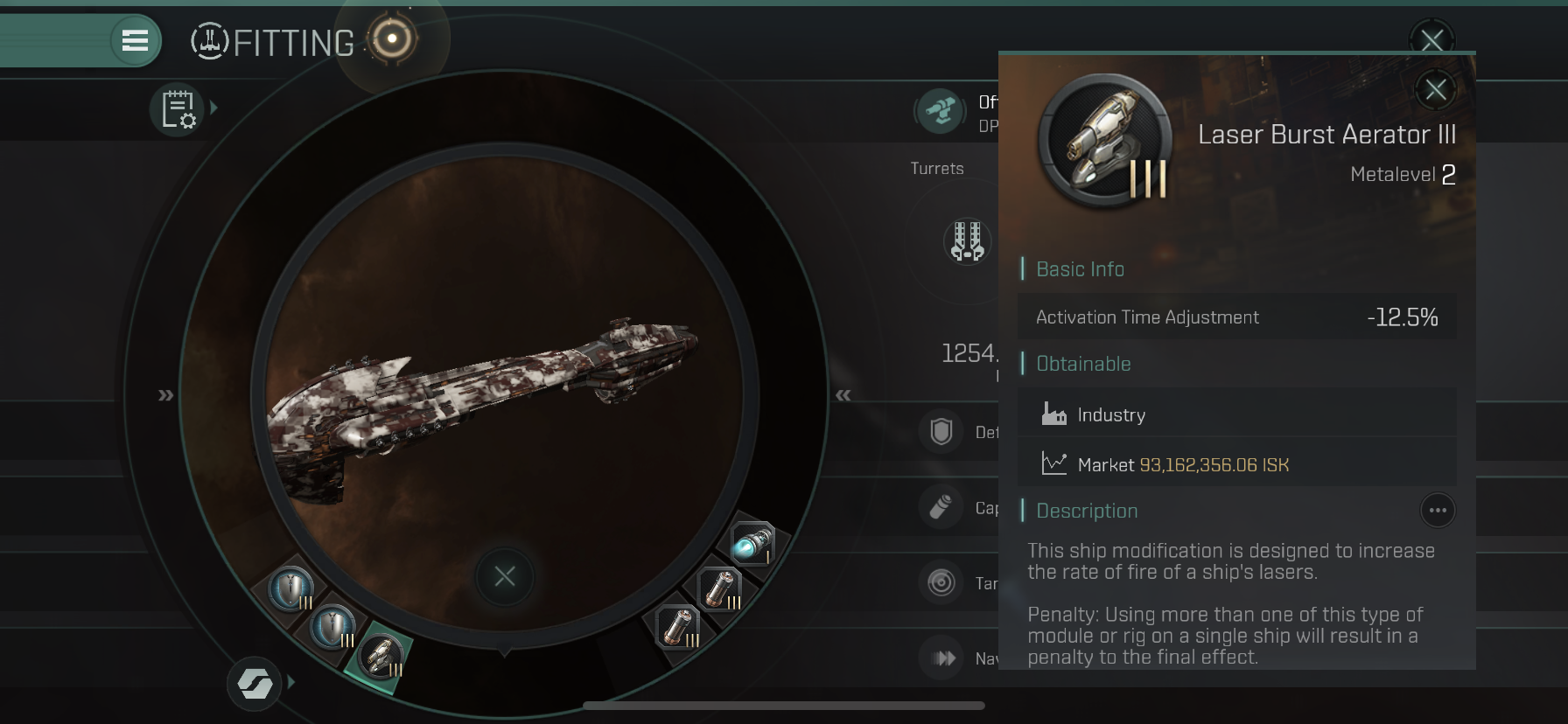Screen dimensions: 1568x724
Task: Expand stats panel with left-pointing double arrows
Action: 843,395
